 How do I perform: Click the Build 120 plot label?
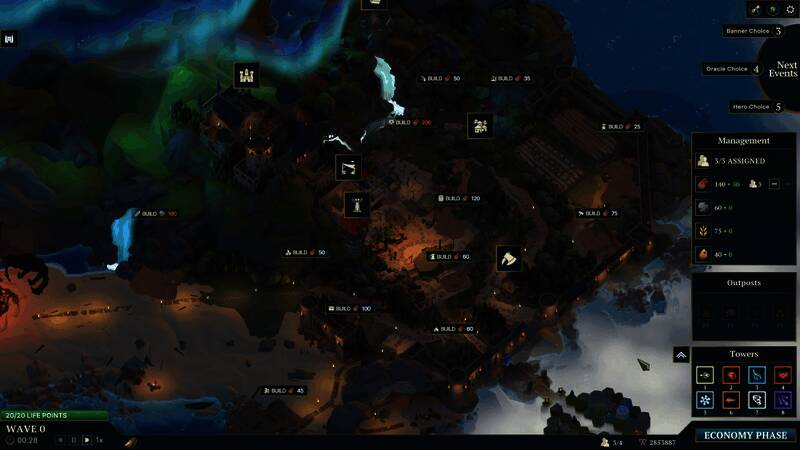460,198
